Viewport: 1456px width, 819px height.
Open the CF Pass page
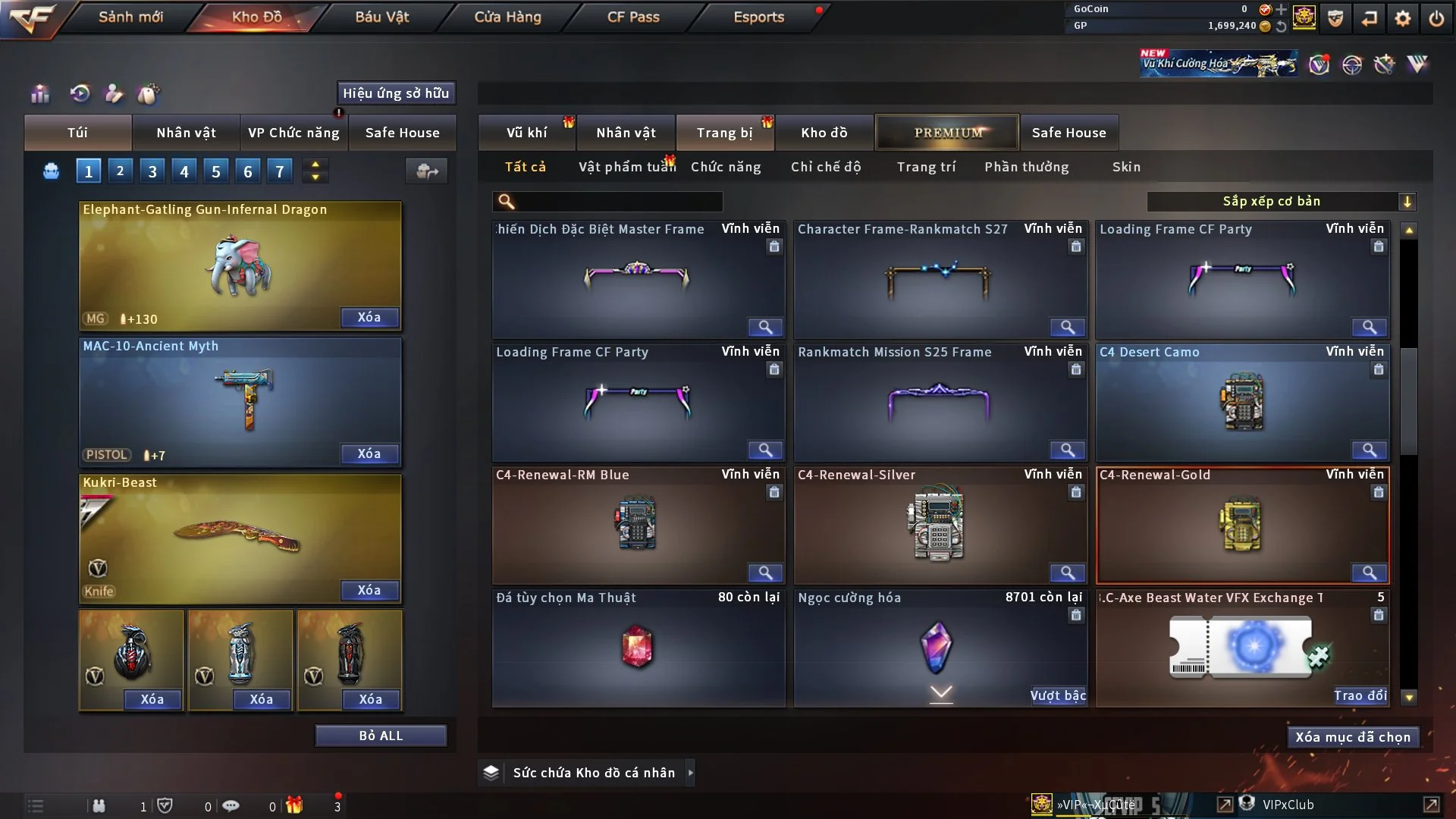(633, 17)
